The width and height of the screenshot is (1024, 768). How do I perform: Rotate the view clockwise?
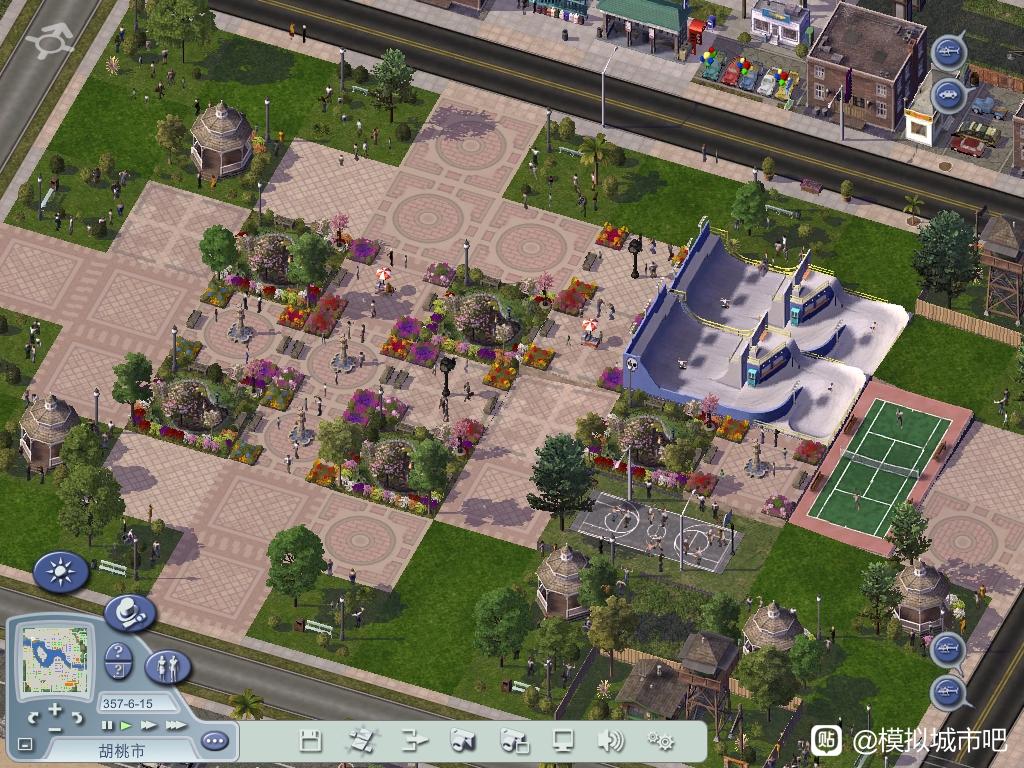coord(78,717)
